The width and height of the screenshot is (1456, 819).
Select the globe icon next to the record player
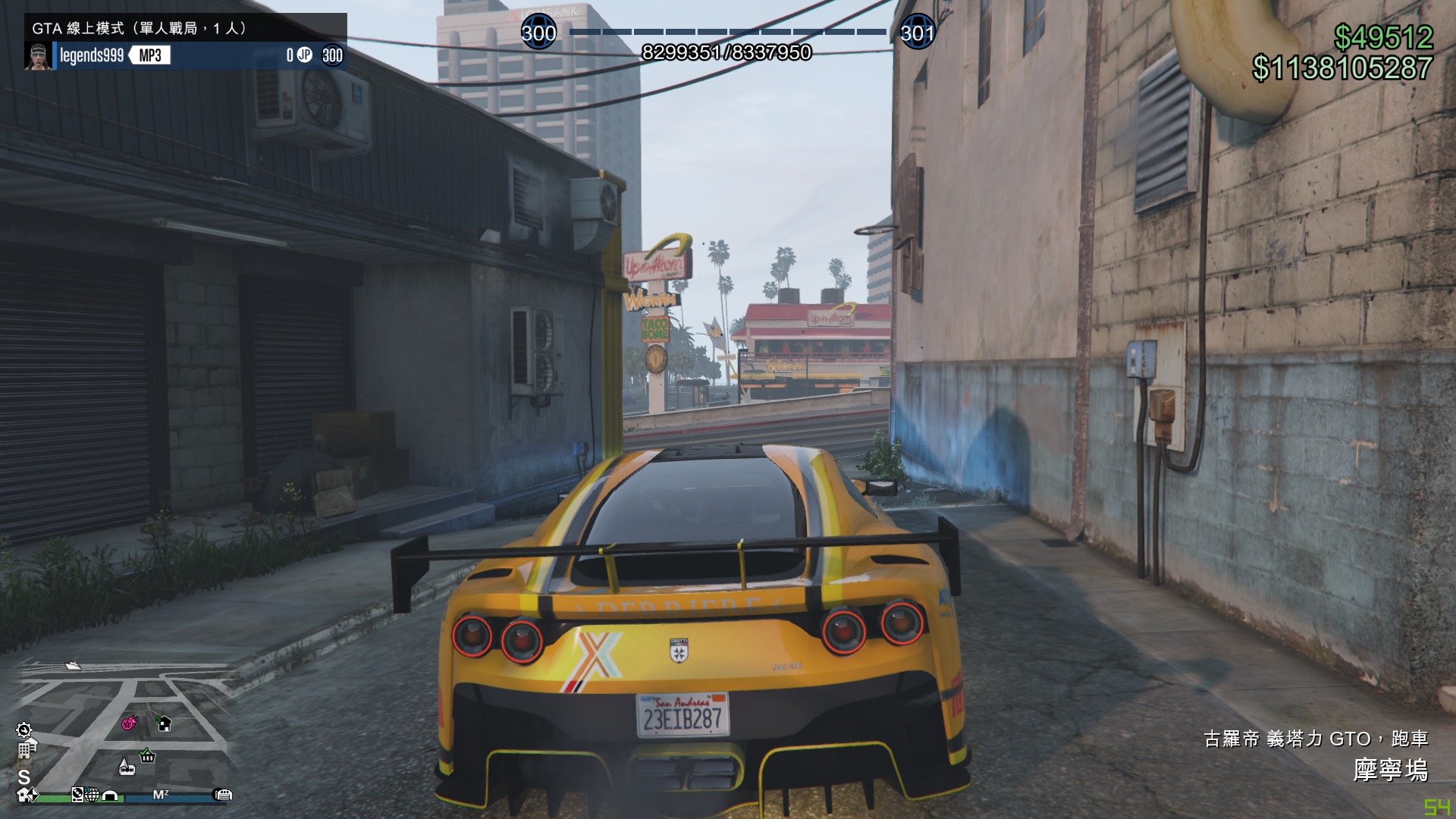pos(93,796)
